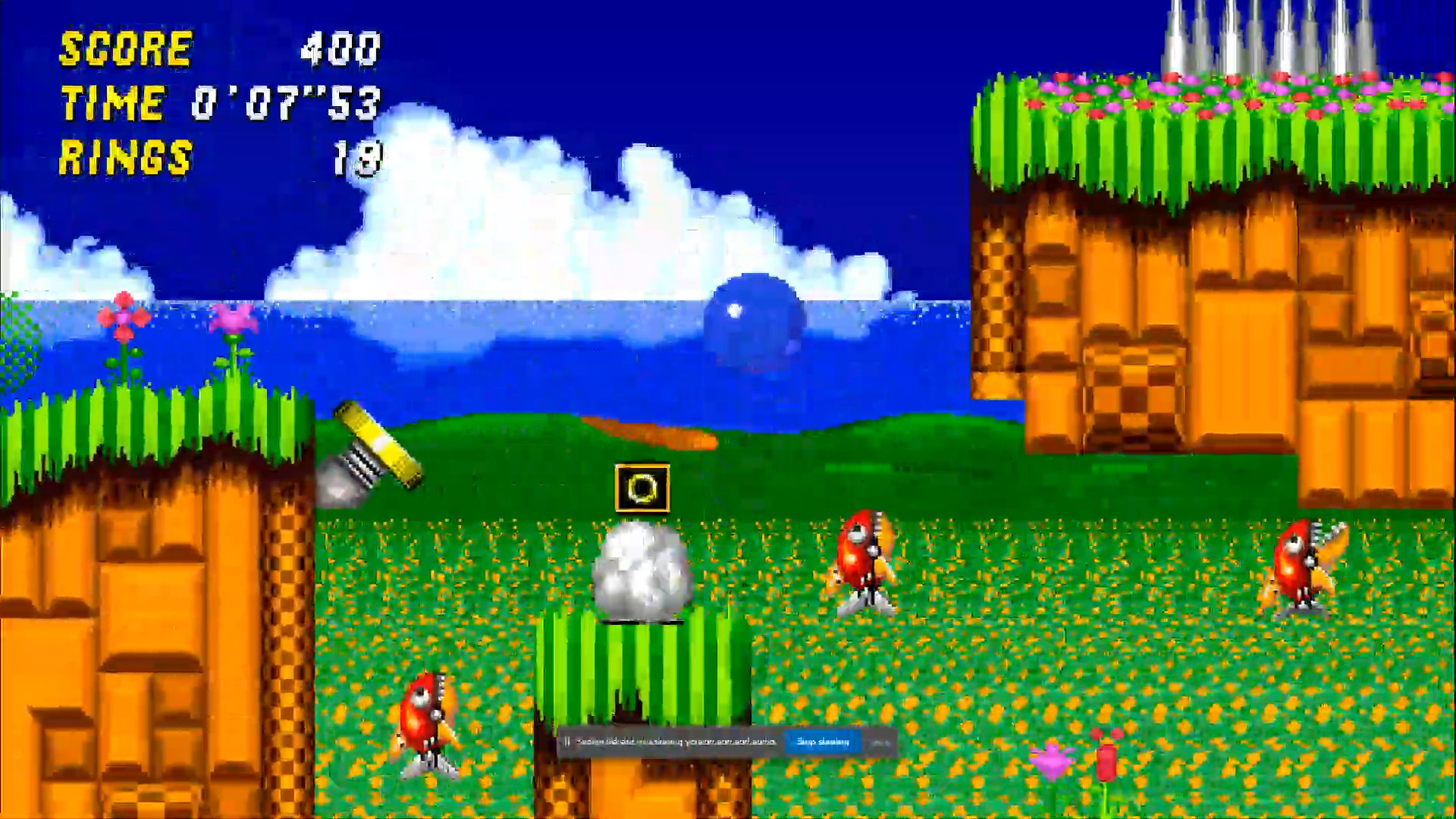Image resolution: width=1456 pixels, height=819 pixels.
Task: Click the Stop sharing button
Action: click(823, 742)
